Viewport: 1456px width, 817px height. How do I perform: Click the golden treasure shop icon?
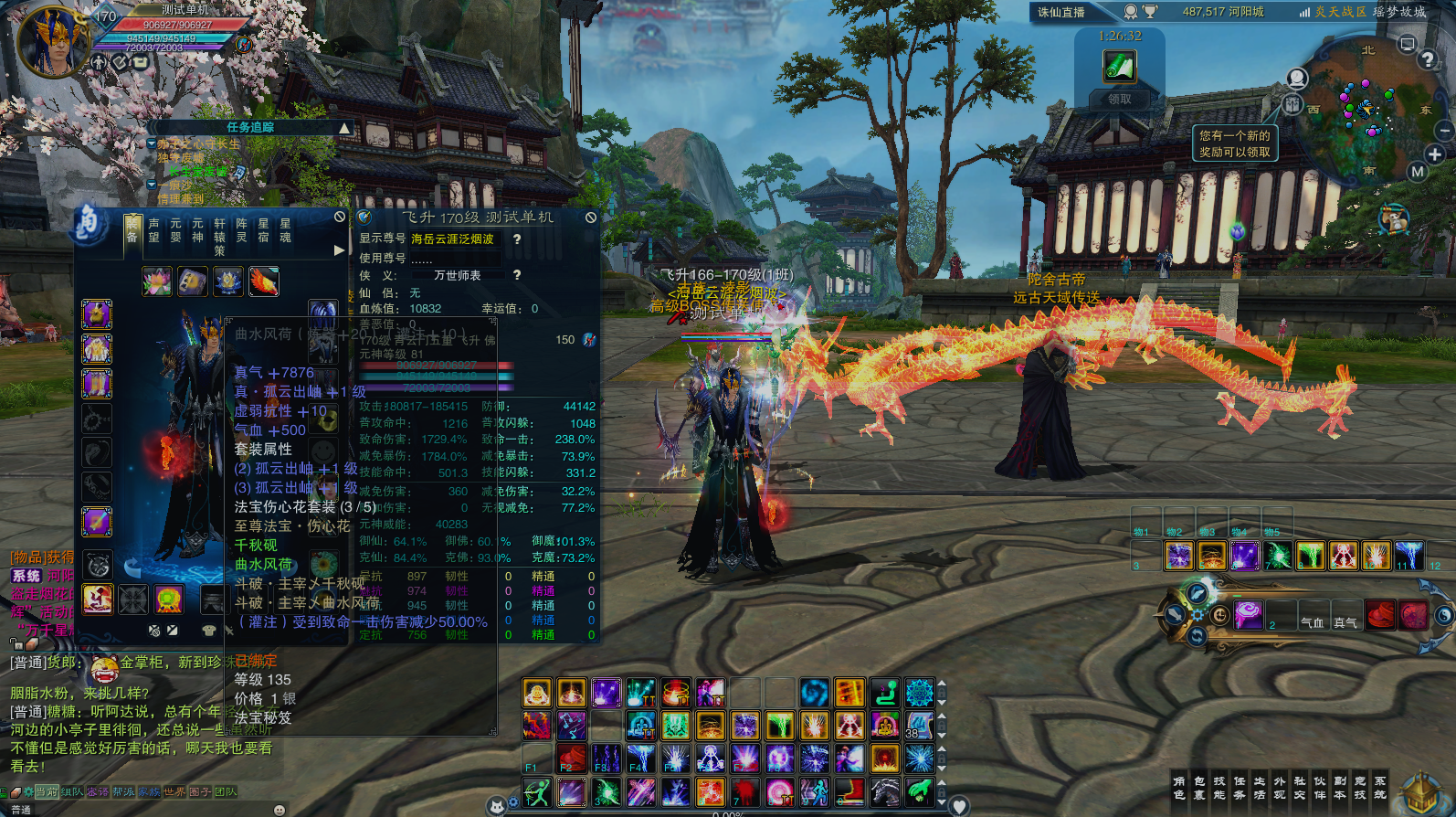(x=1421, y=792)
